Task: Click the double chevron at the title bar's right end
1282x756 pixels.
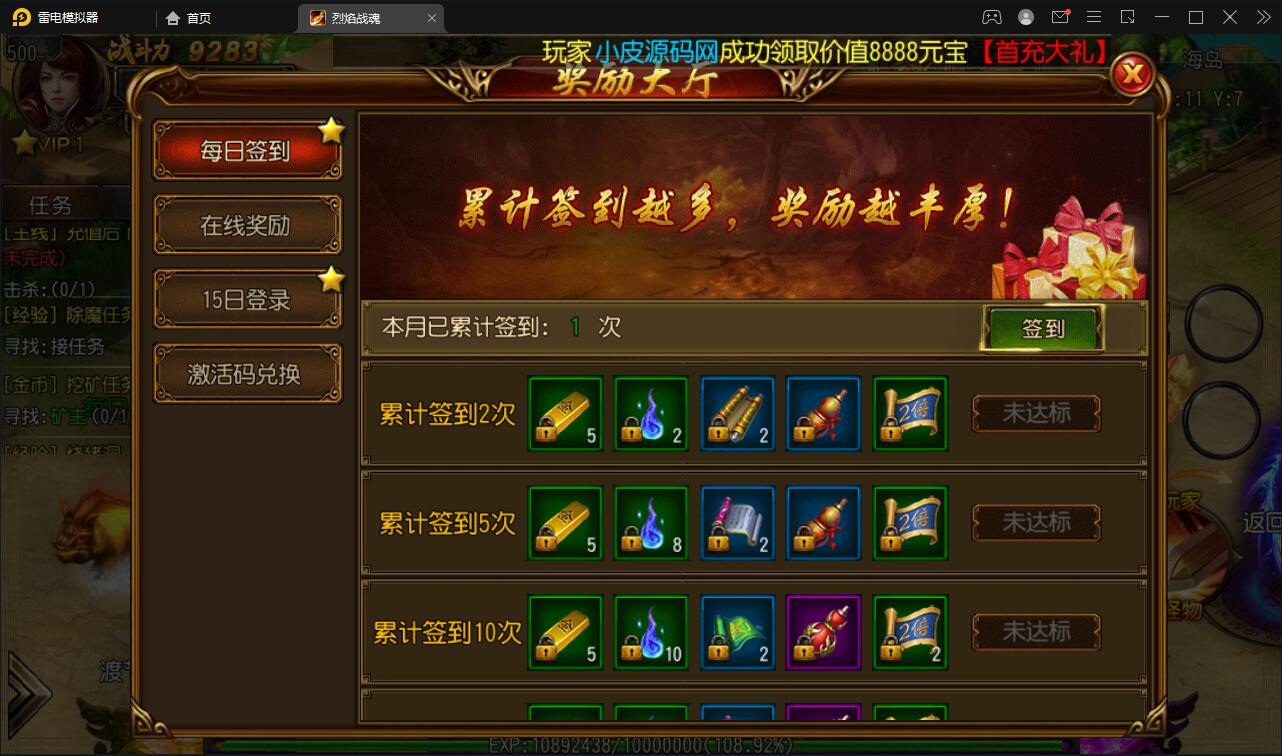Action: [x=1264, y=17]
